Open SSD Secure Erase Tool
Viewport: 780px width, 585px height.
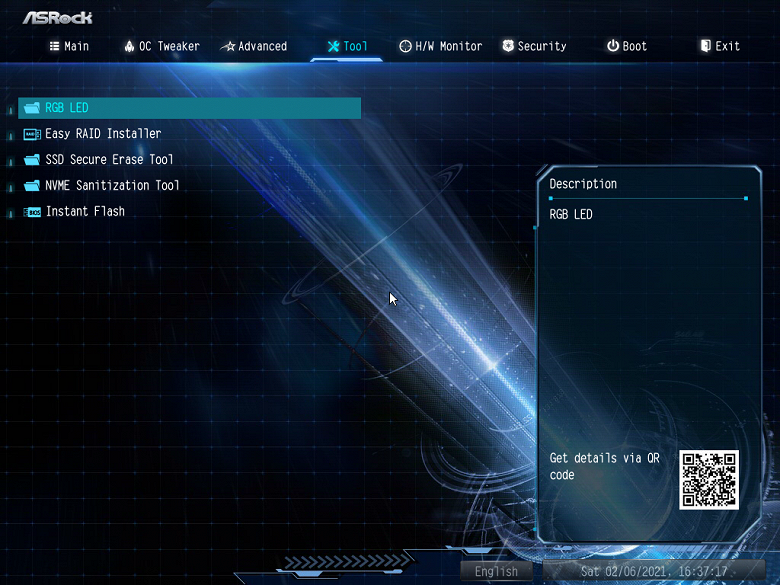(108, 160)
